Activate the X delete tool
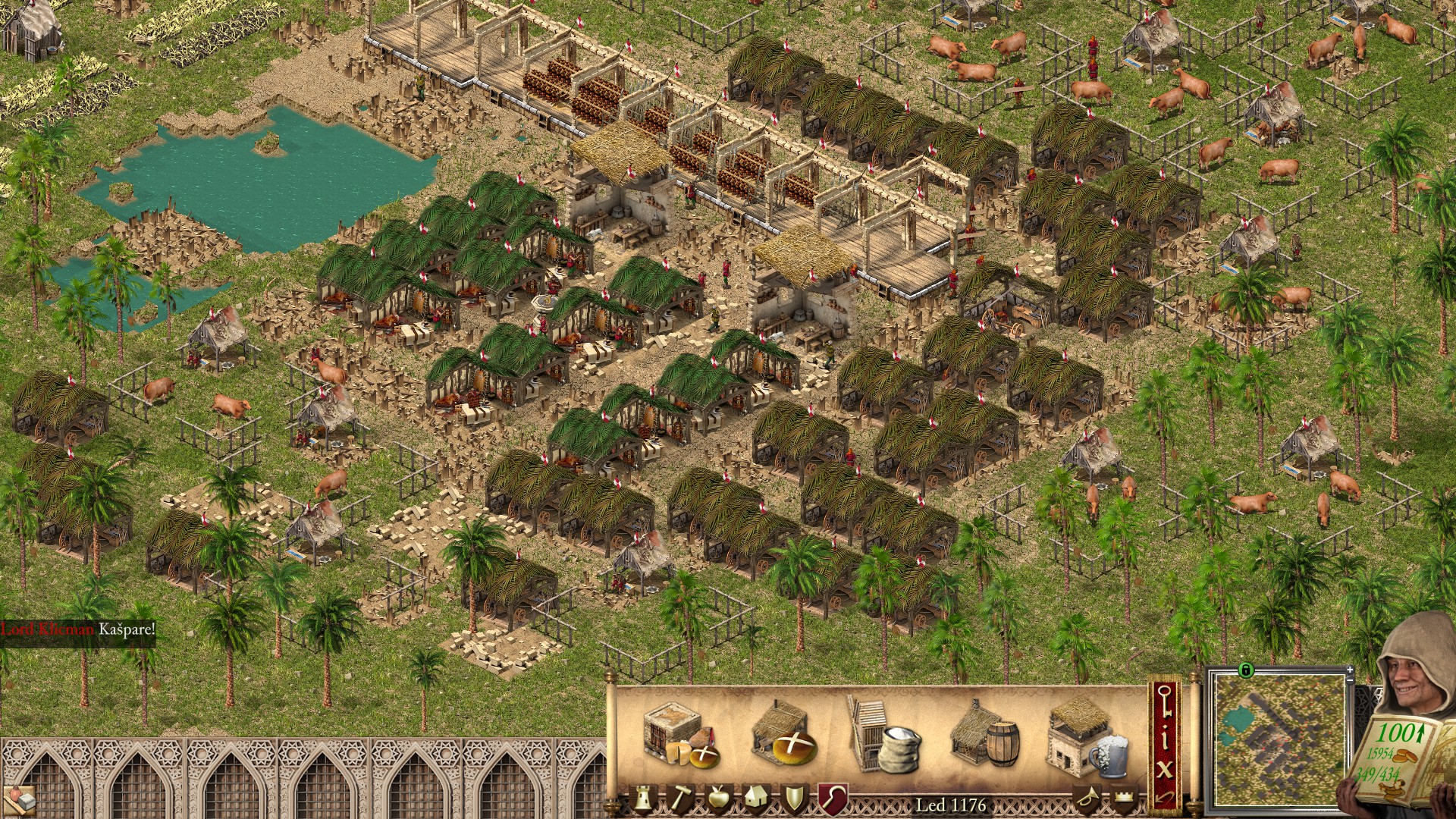The image size is (1456, 819). (1165, 768)
